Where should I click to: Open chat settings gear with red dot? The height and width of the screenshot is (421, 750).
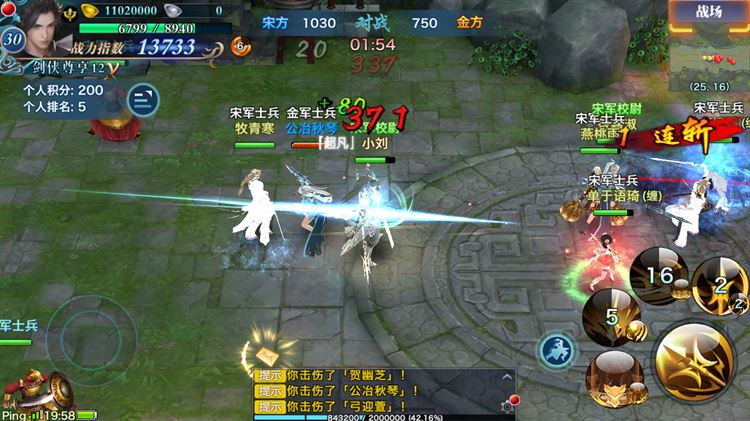509,405
